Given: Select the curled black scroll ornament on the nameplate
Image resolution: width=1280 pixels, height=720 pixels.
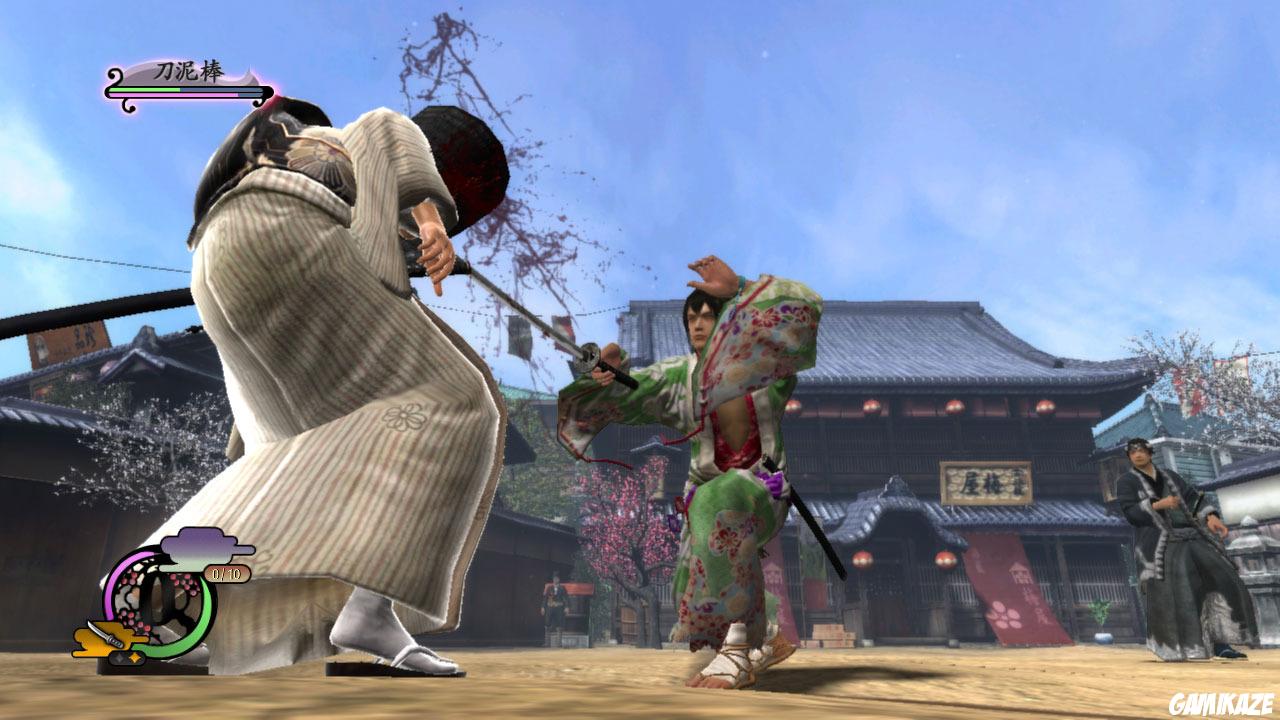Looking at the screenshot, I should click(114, 76).
